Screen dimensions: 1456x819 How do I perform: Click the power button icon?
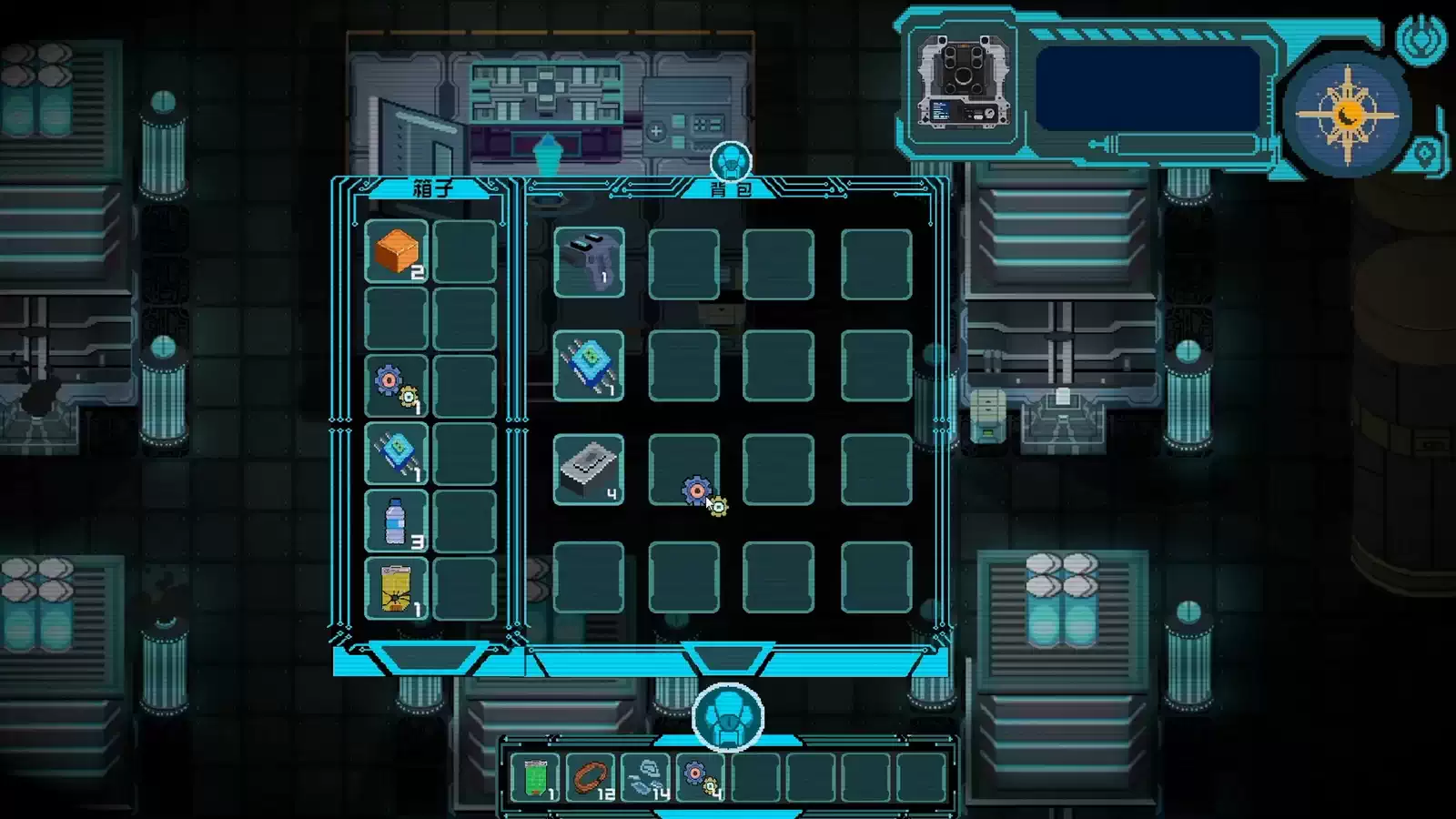[x=1421, y=38]
